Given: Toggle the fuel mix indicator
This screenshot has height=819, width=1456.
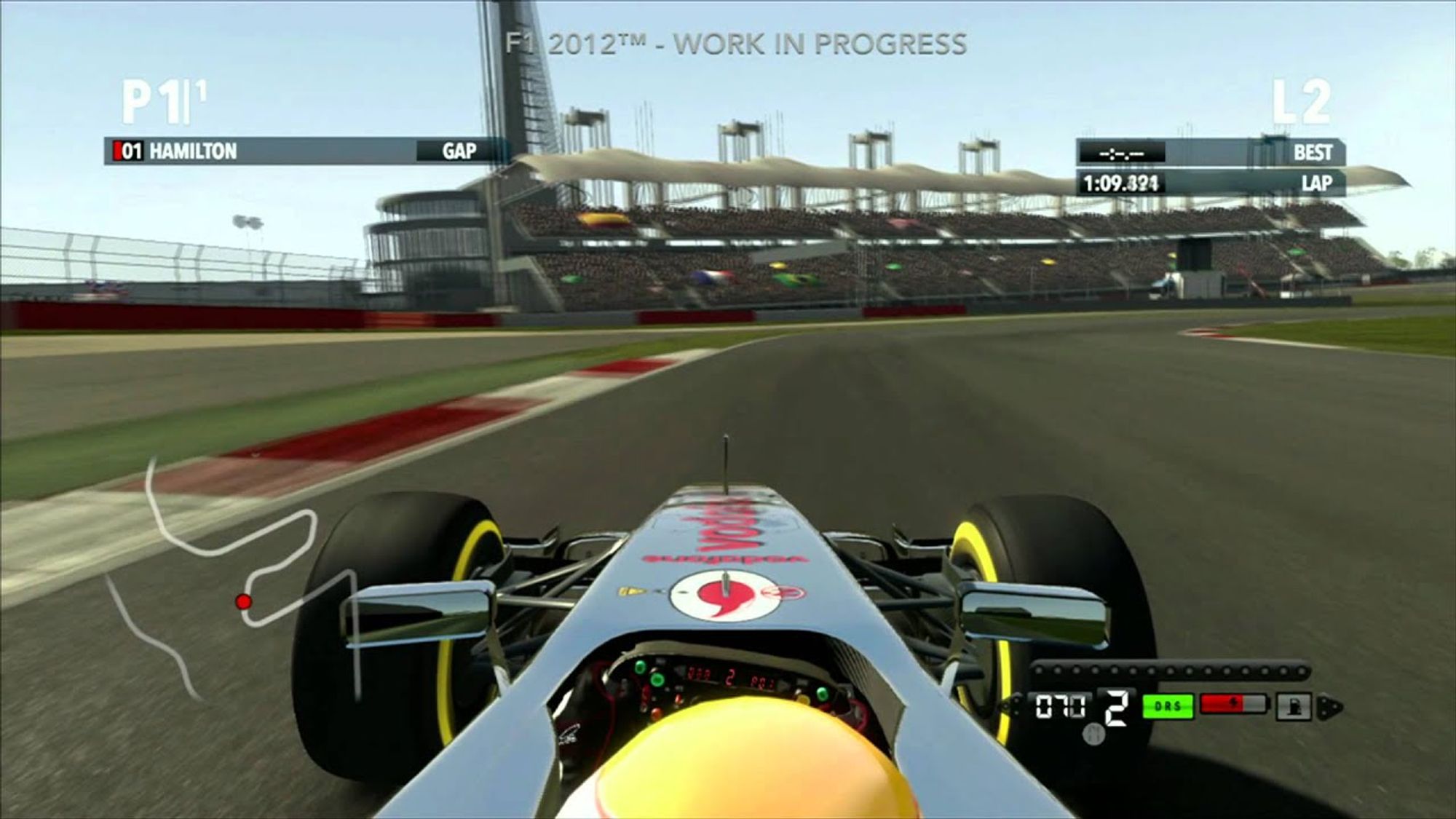Looking at the screenshot, I should click(x=1294, y=706).
